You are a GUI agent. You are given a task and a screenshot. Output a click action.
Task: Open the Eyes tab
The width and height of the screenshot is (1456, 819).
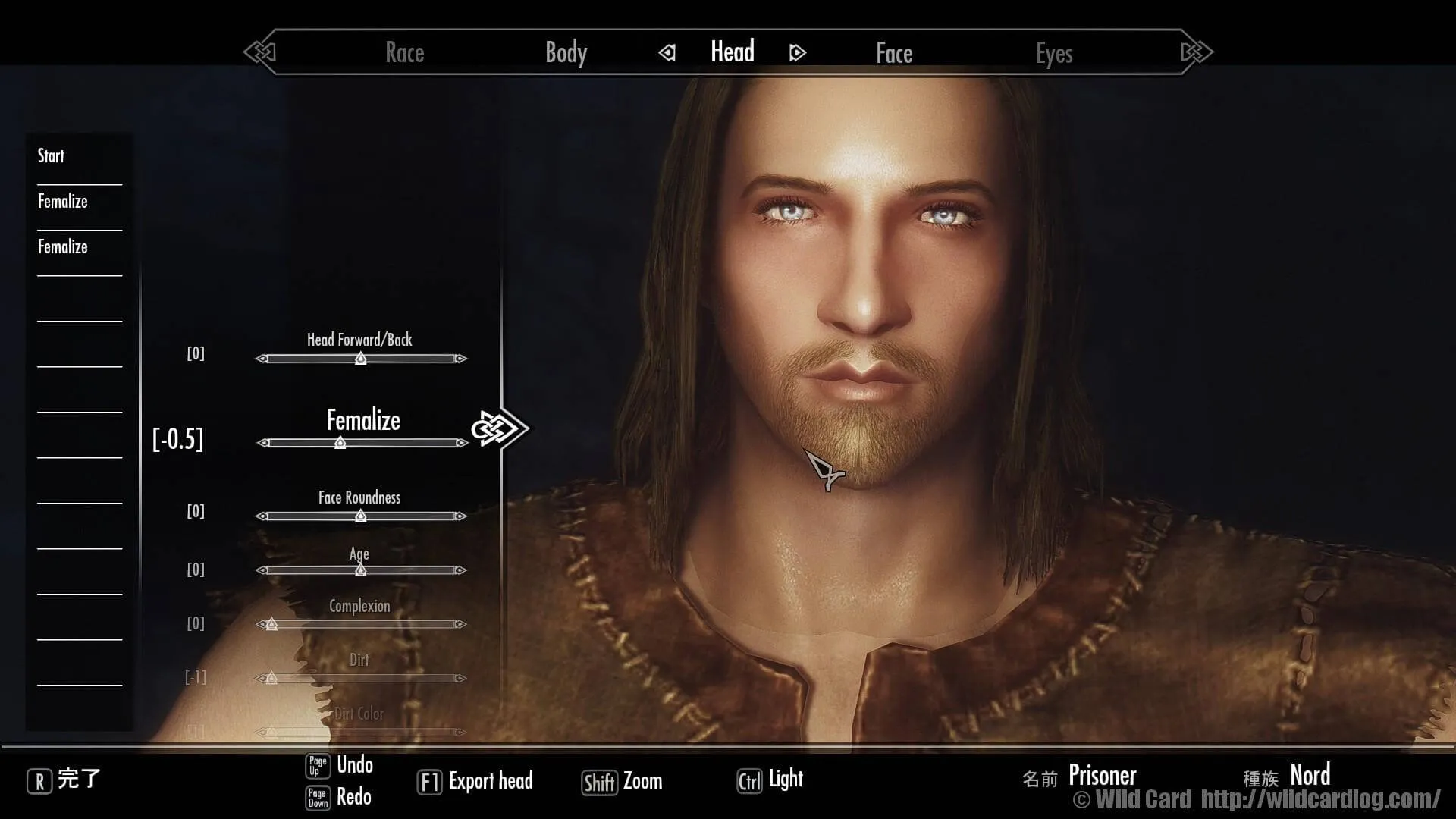[1054, 53]
